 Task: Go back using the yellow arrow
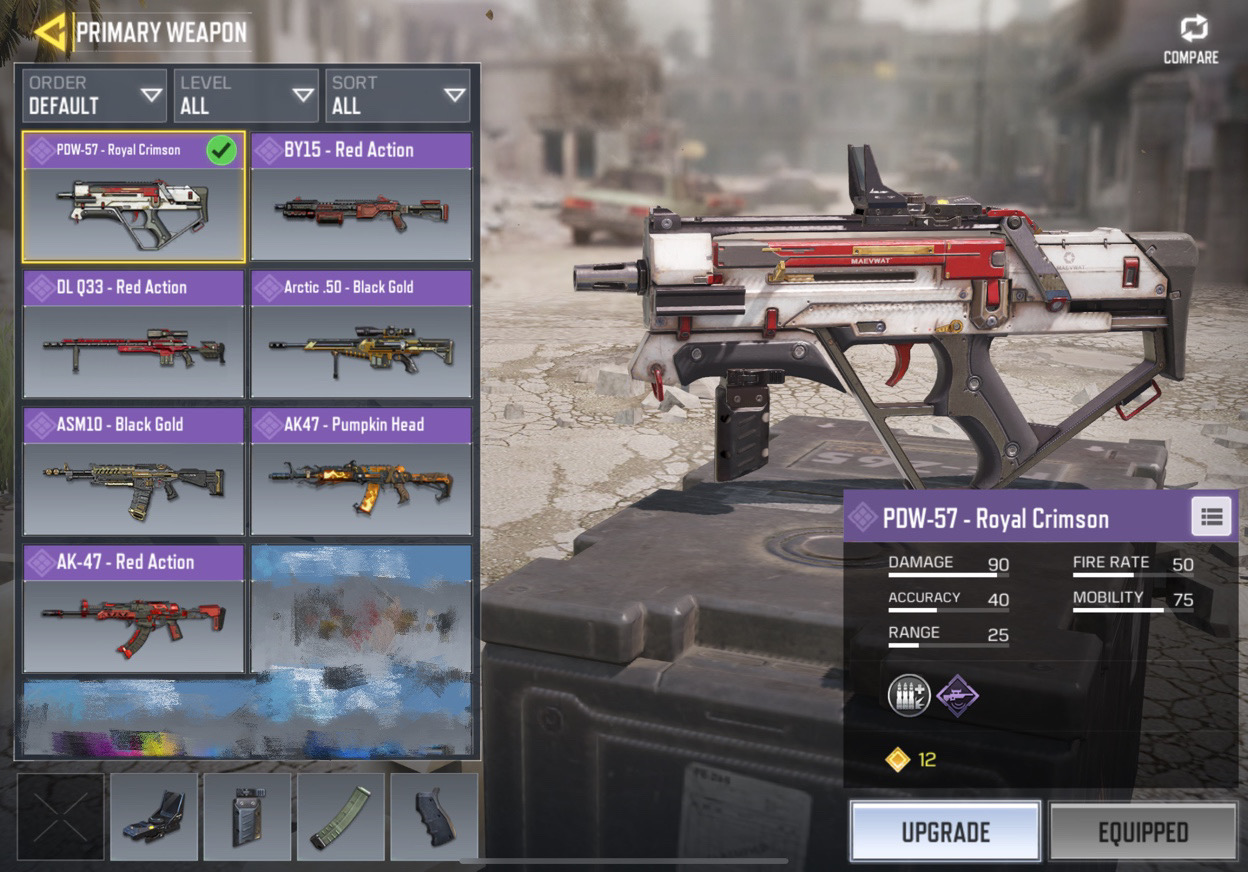click(x=50, y=32)
